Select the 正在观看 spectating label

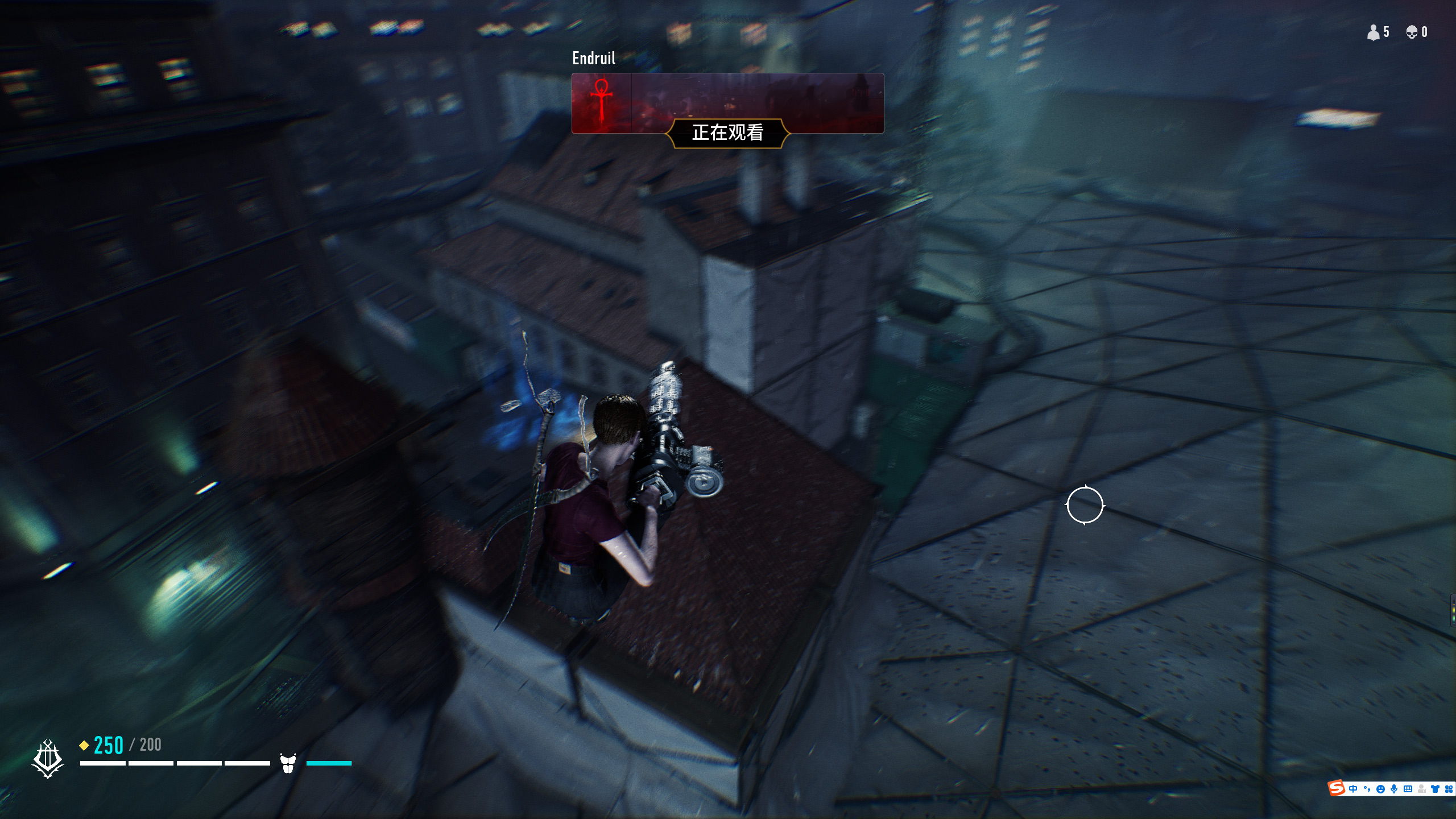(727, 133)
